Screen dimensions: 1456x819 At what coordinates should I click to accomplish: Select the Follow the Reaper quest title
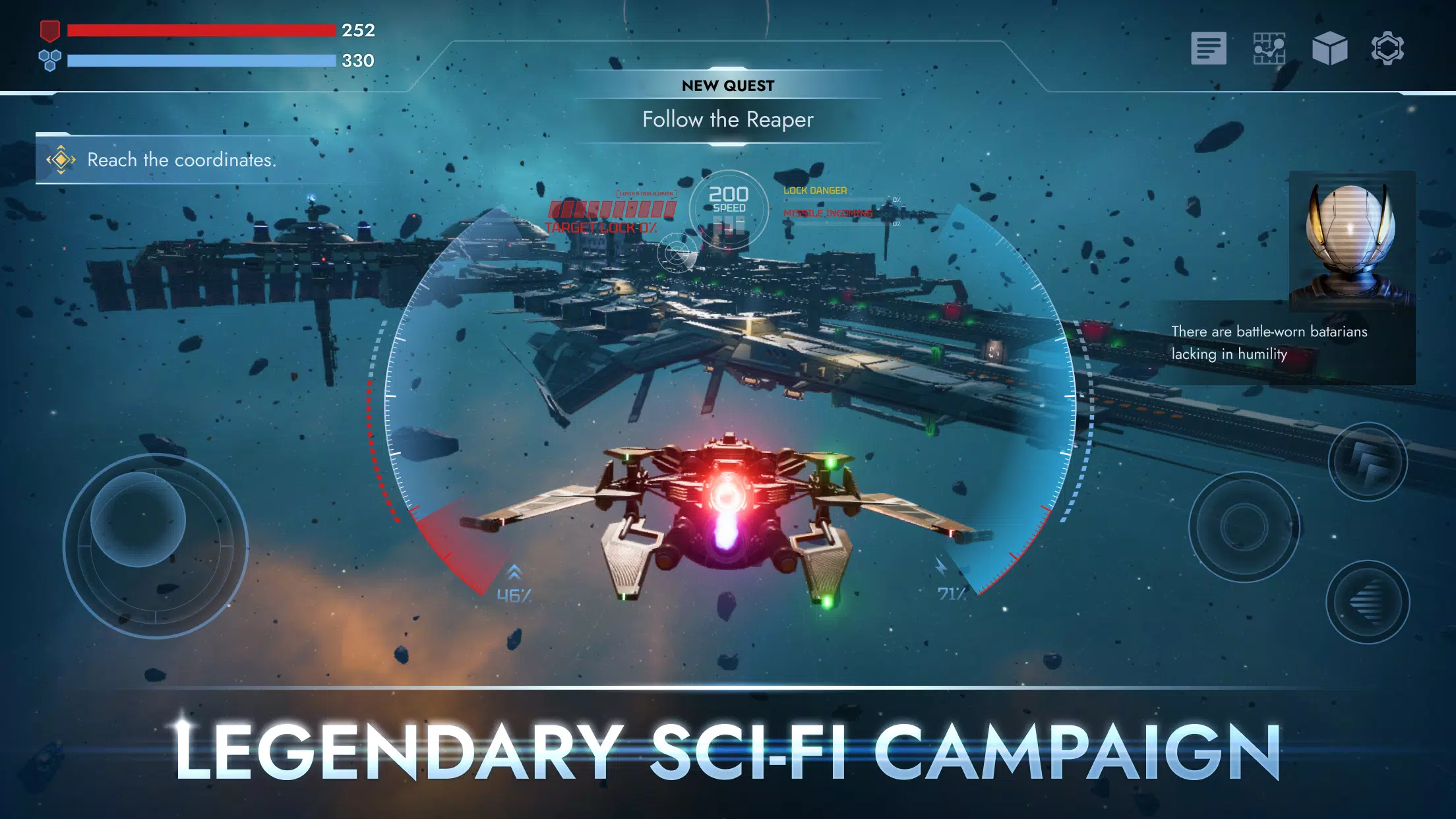tap(727, 120)
